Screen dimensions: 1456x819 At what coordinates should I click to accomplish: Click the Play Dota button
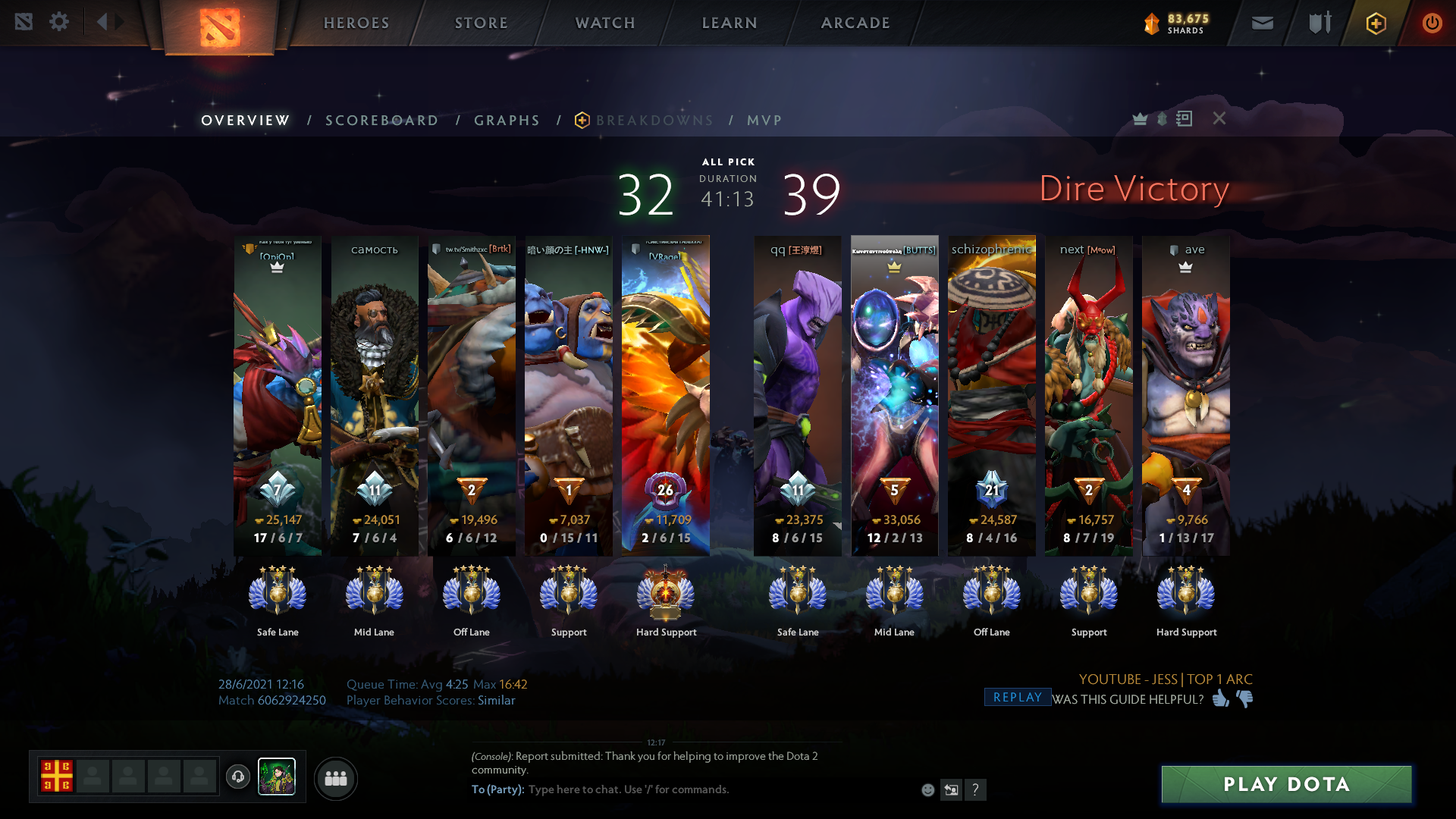coord(1286,784)
